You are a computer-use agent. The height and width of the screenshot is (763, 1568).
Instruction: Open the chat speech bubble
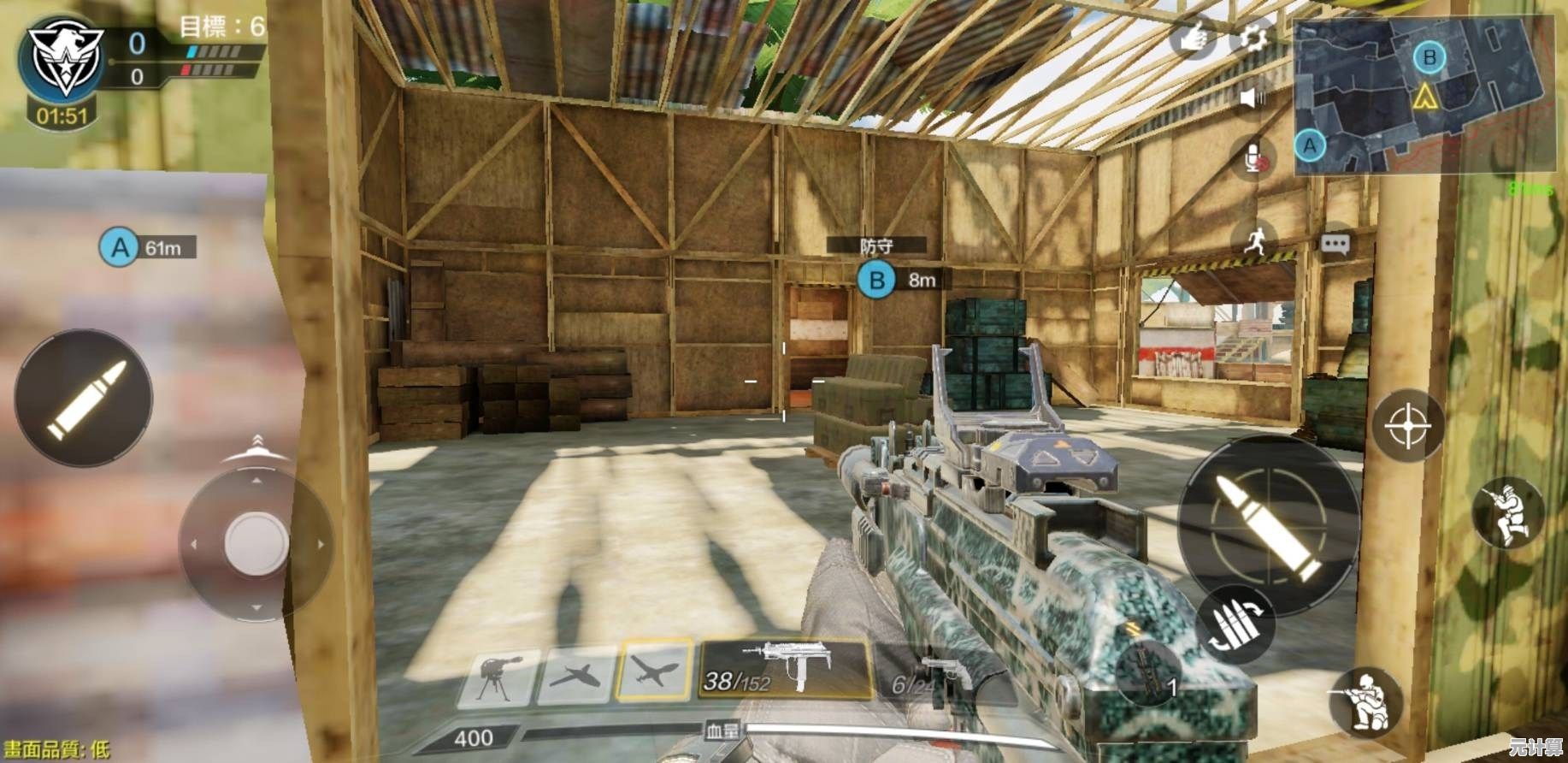pyautogui.click(x=1335, y=245)
